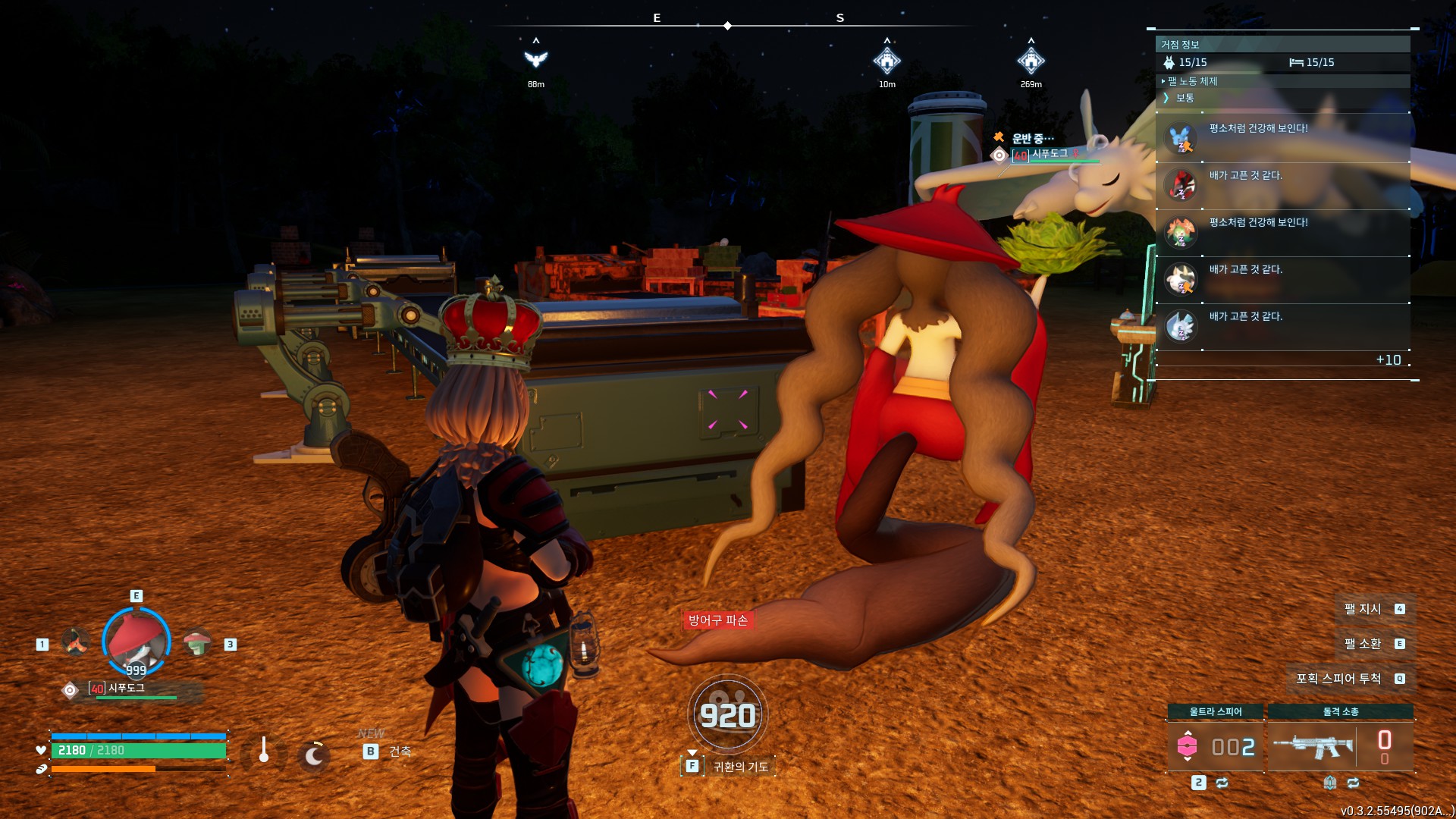Select the green-and-orange pal's healthy status row
The height and width of the screenshot is (819, 1456).
click(x=1282, y=232)
